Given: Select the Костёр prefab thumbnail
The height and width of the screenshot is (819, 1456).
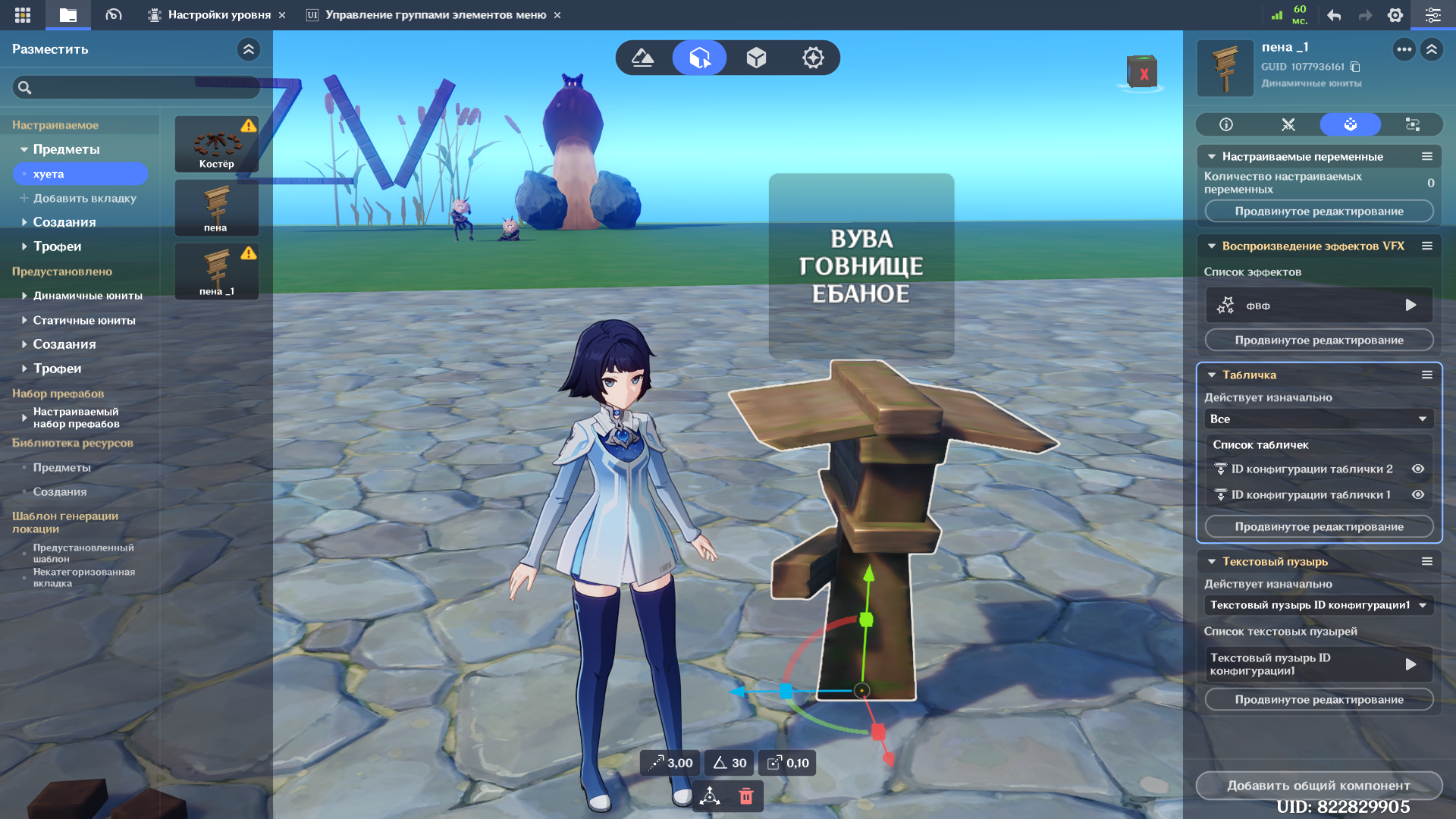Looking at the screenshot, I should (217, 143).
